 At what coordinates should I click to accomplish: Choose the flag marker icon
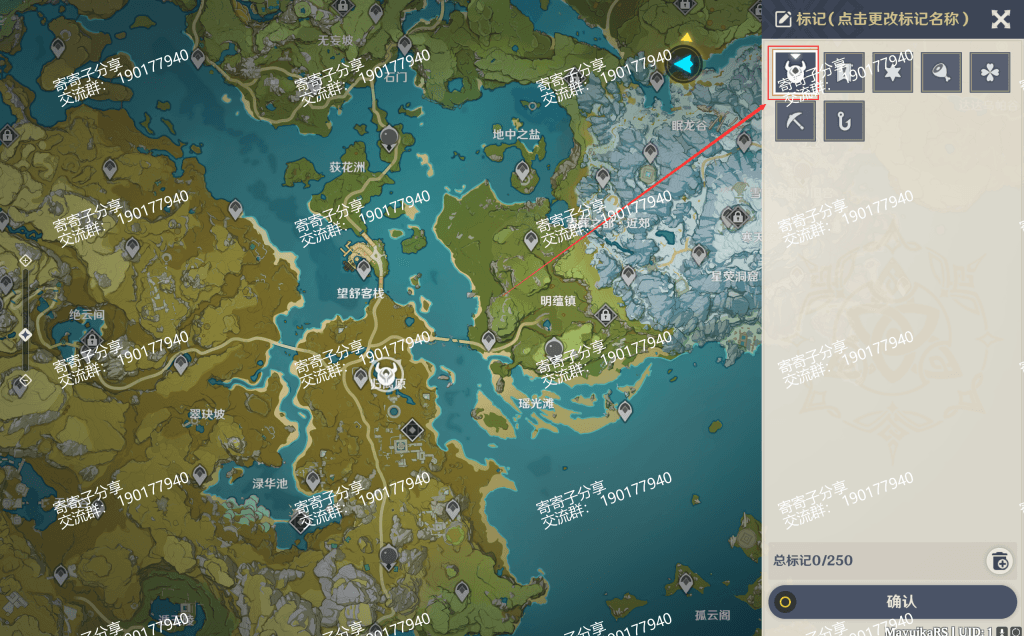point(844,72)
